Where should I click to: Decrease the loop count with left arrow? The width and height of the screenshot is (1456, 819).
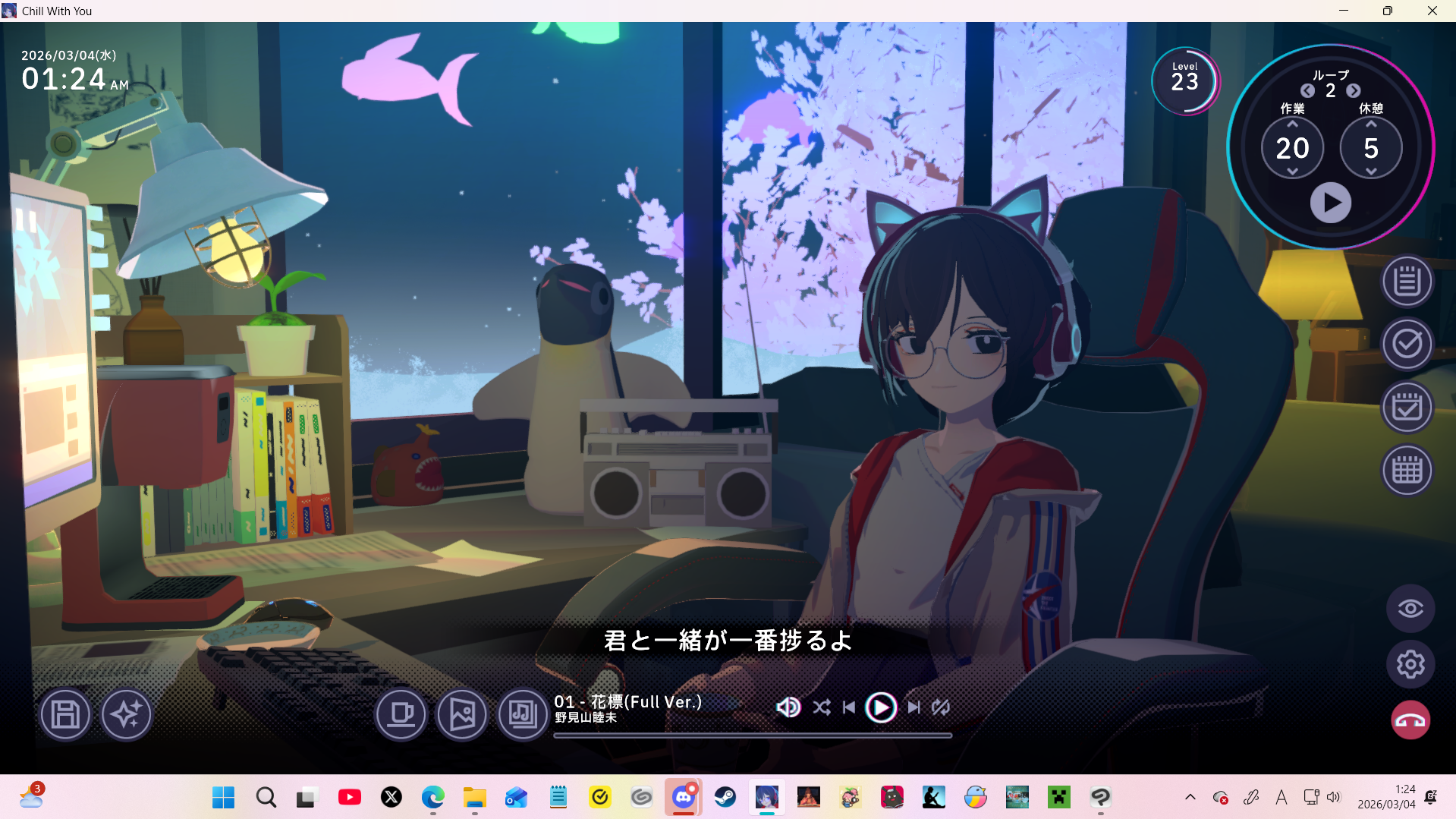click(x=1307, y=91)
